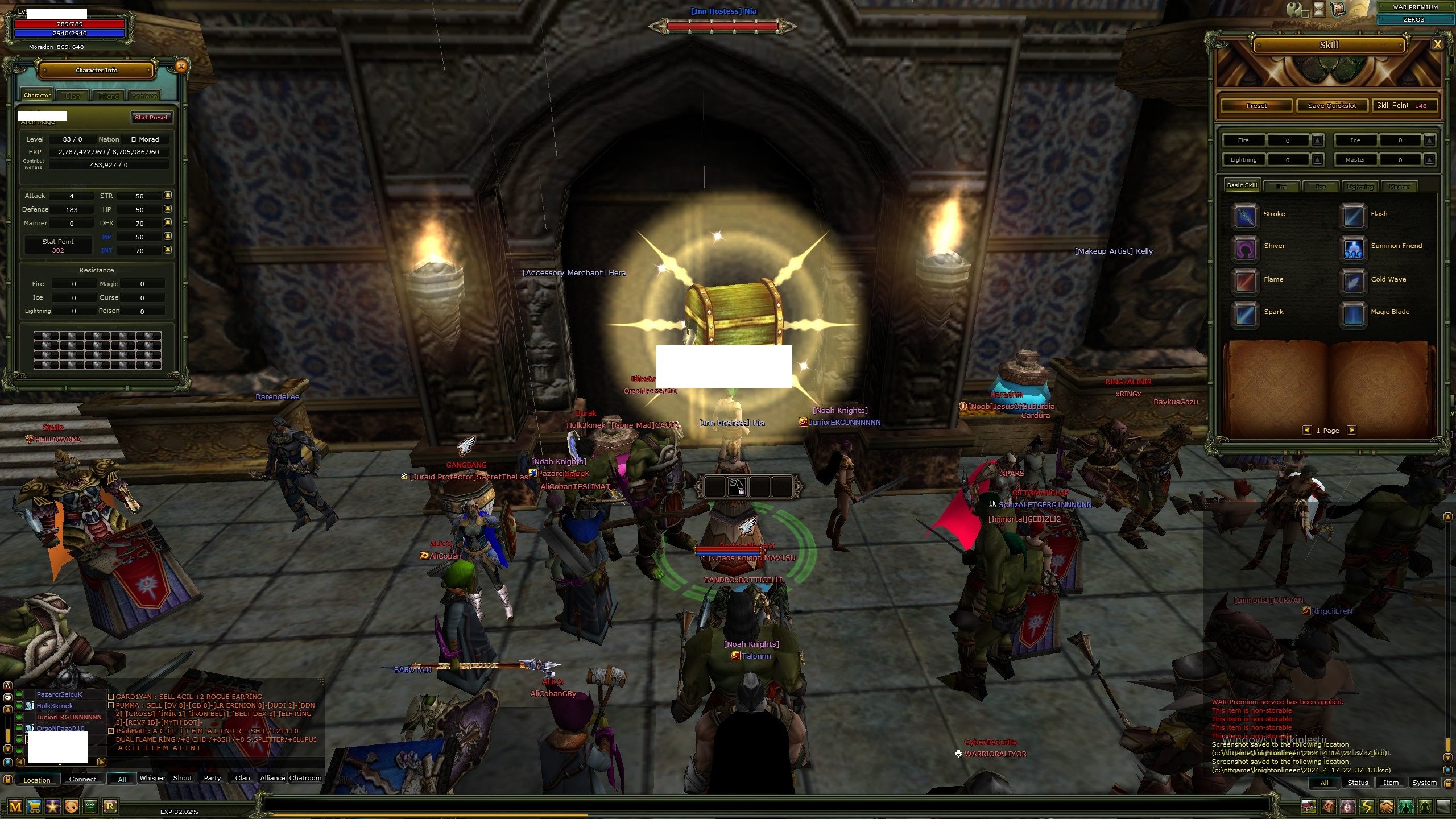
Task: Switch to the Fire skill tab
Action: click(1282, 186)
